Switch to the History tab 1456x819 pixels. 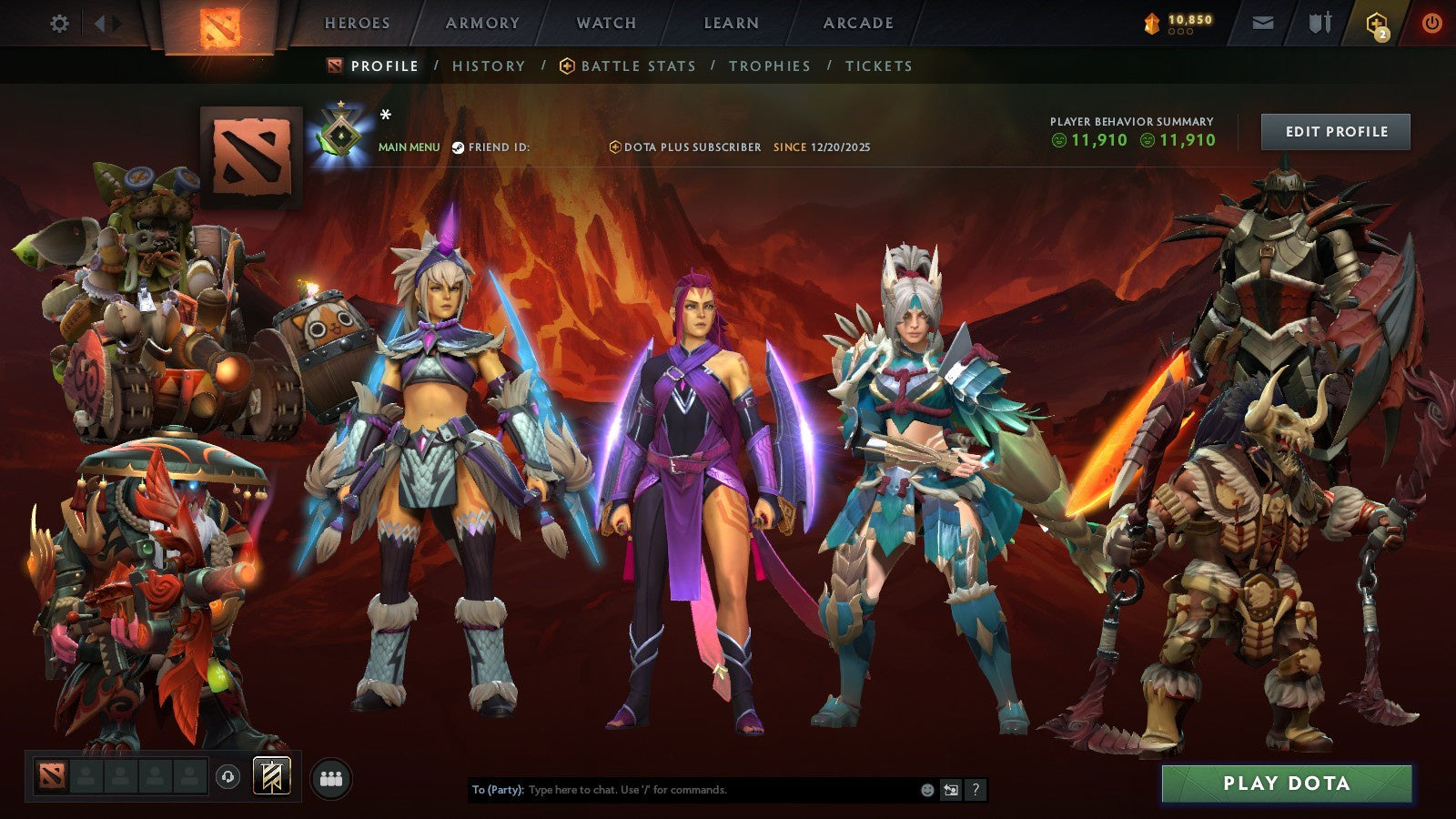[489, 66]
